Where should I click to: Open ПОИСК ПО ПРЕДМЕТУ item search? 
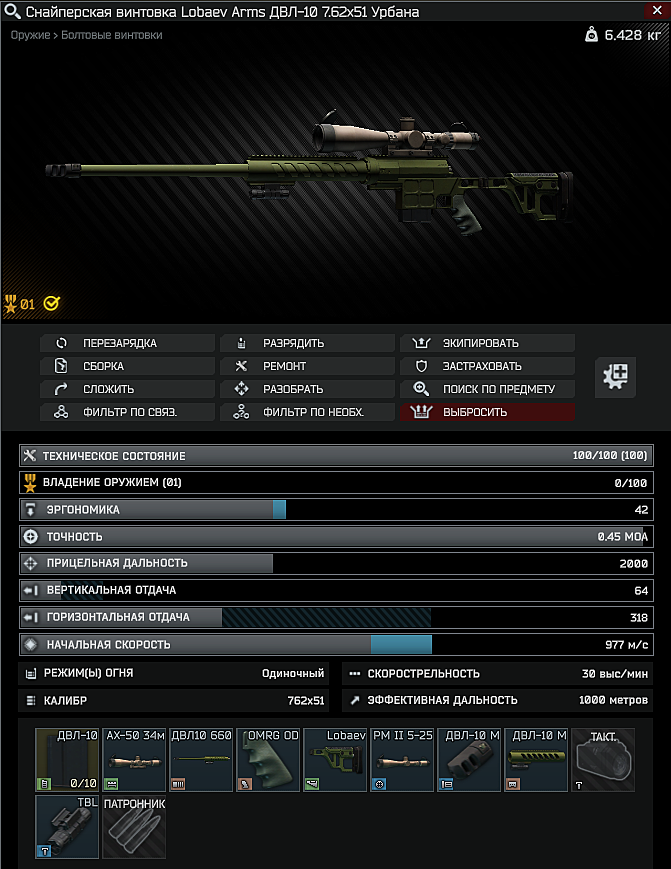[x=487, y=389]
